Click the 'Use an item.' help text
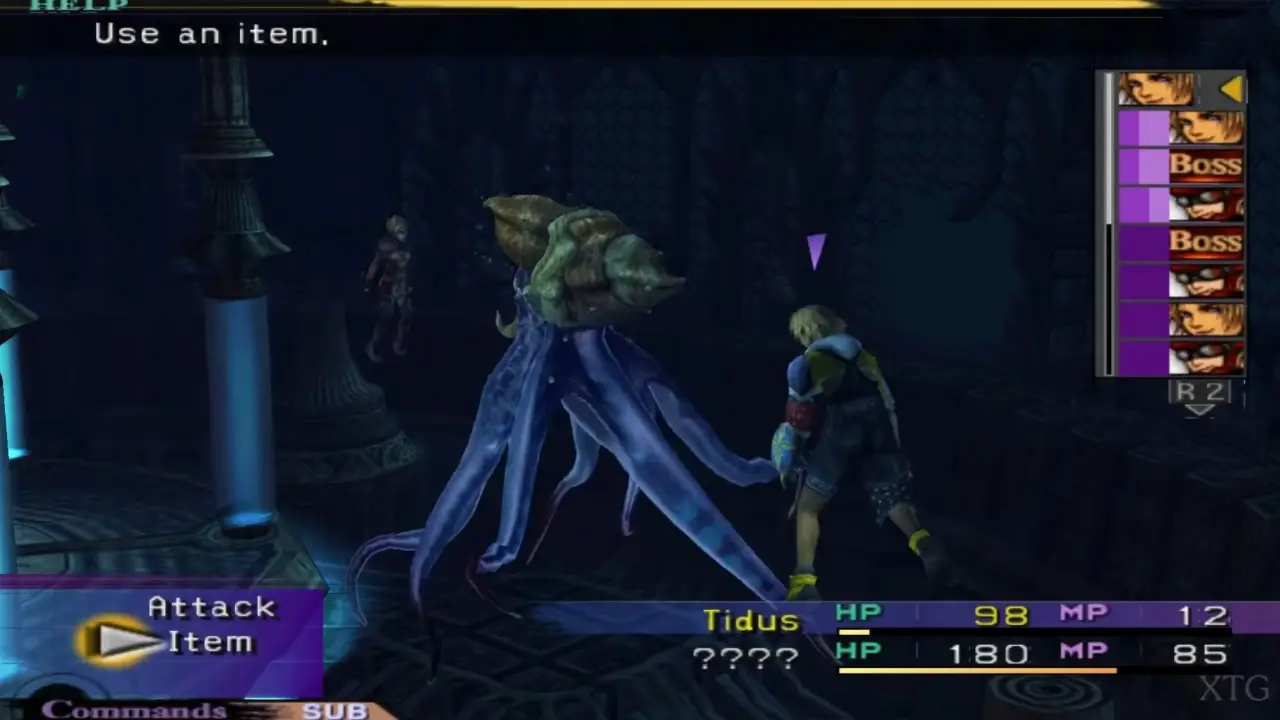The image size is (1280, 720). pos(212,33)
